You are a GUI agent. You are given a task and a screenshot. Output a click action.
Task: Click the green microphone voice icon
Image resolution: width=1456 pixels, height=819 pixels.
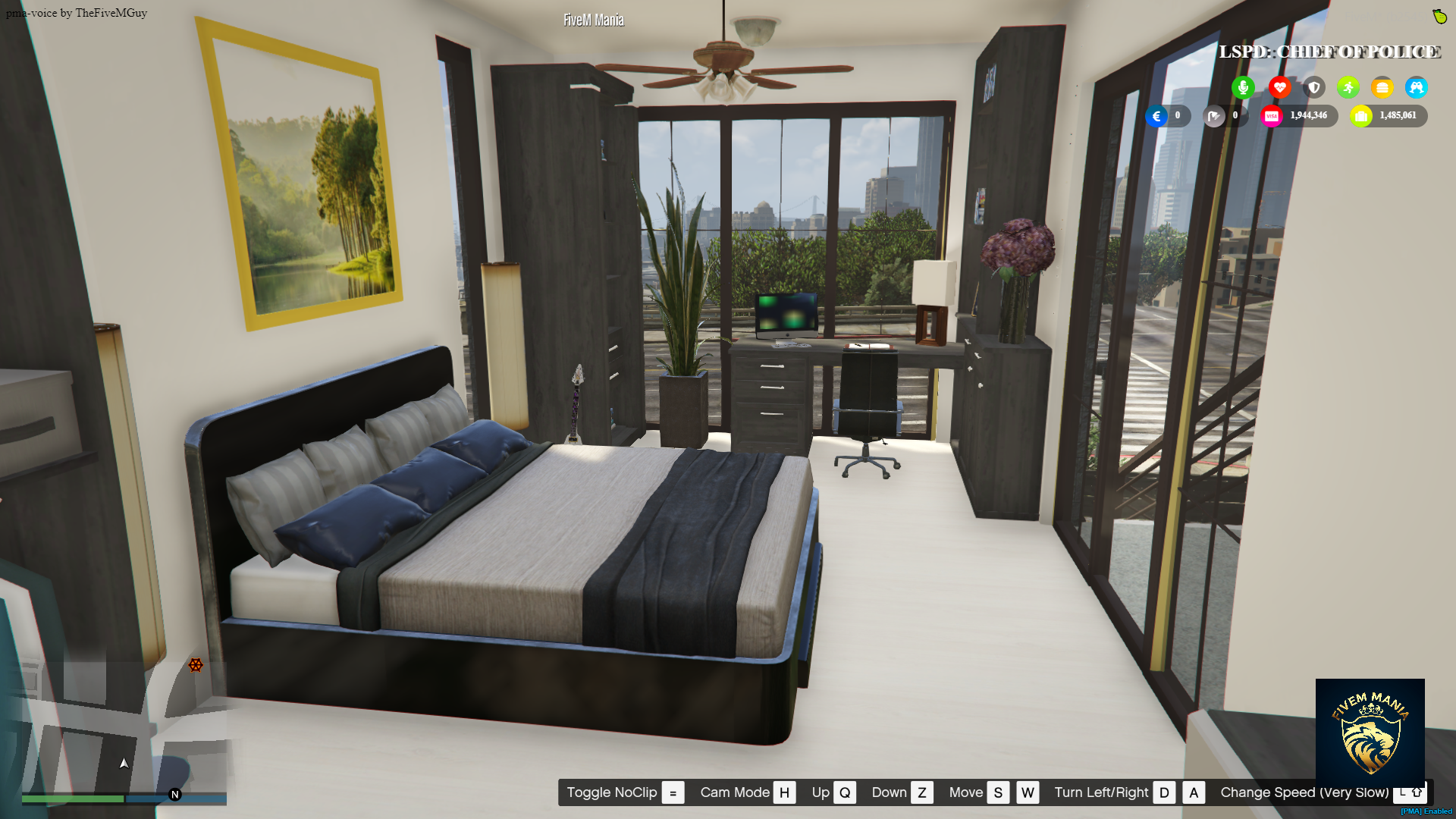pyautogui.click(x=1243, y=87)
